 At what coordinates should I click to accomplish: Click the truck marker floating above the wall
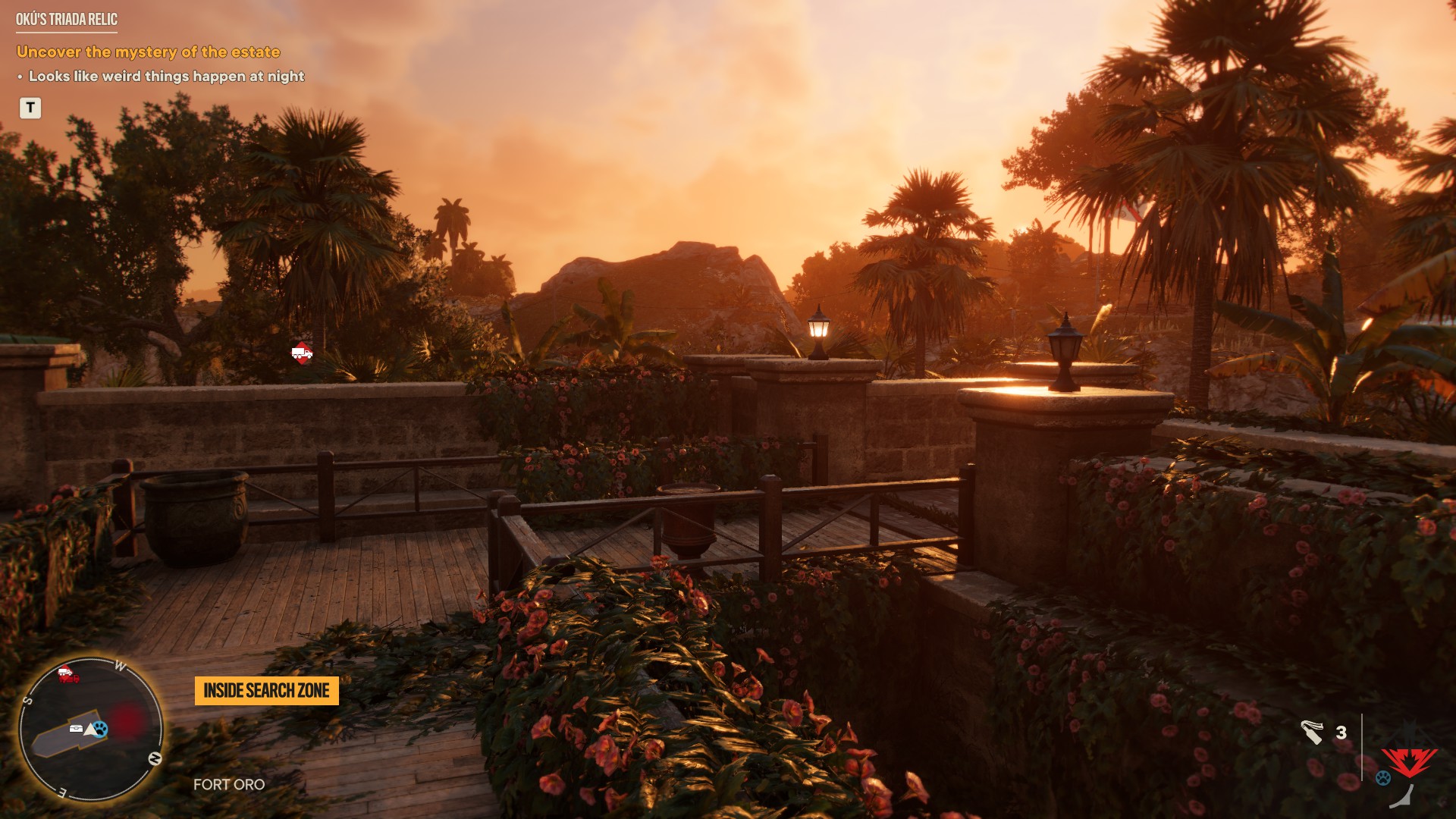pos(302,353)
